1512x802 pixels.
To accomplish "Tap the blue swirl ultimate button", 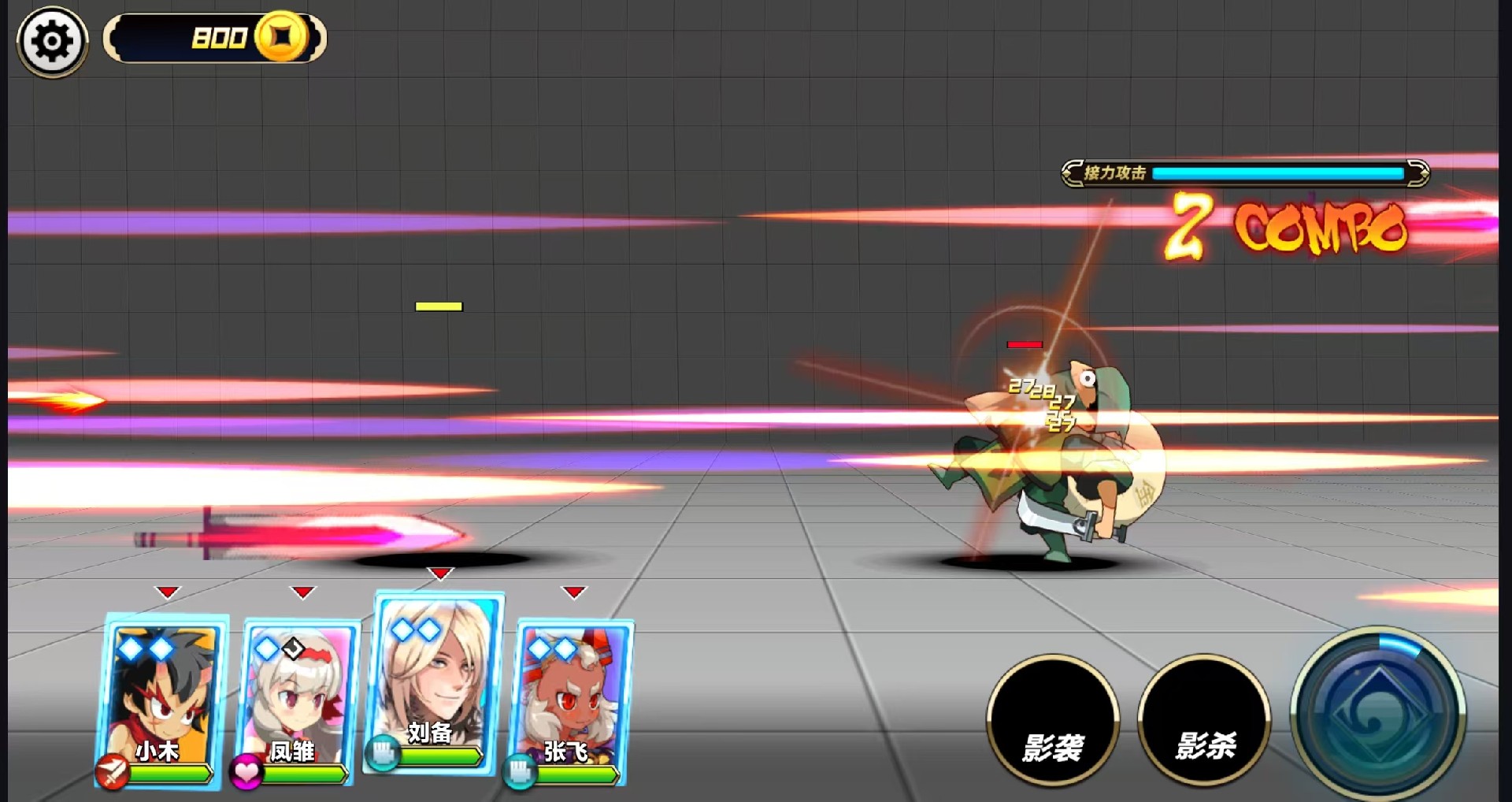I will point(1377,713).
